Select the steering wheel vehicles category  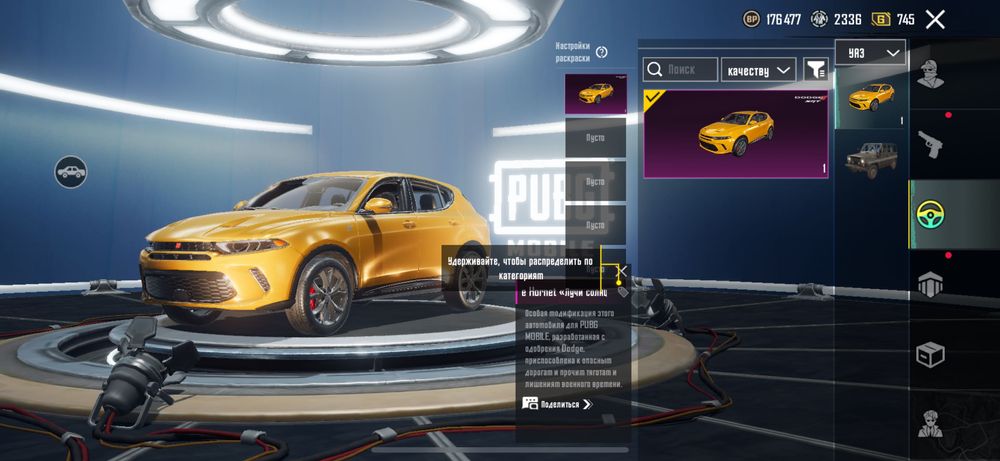(x=931, y=214)
